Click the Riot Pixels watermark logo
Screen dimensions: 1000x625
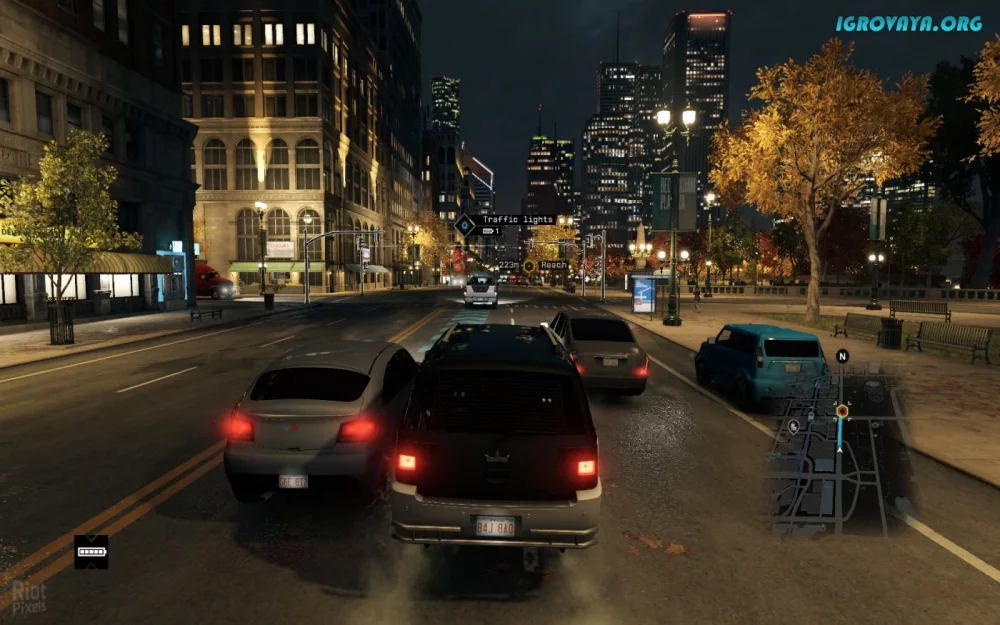point(28,597)
